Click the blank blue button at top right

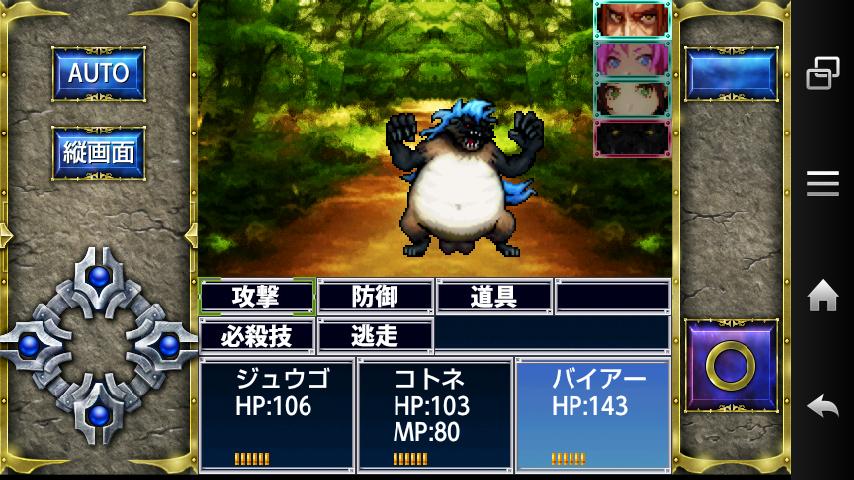730,74
